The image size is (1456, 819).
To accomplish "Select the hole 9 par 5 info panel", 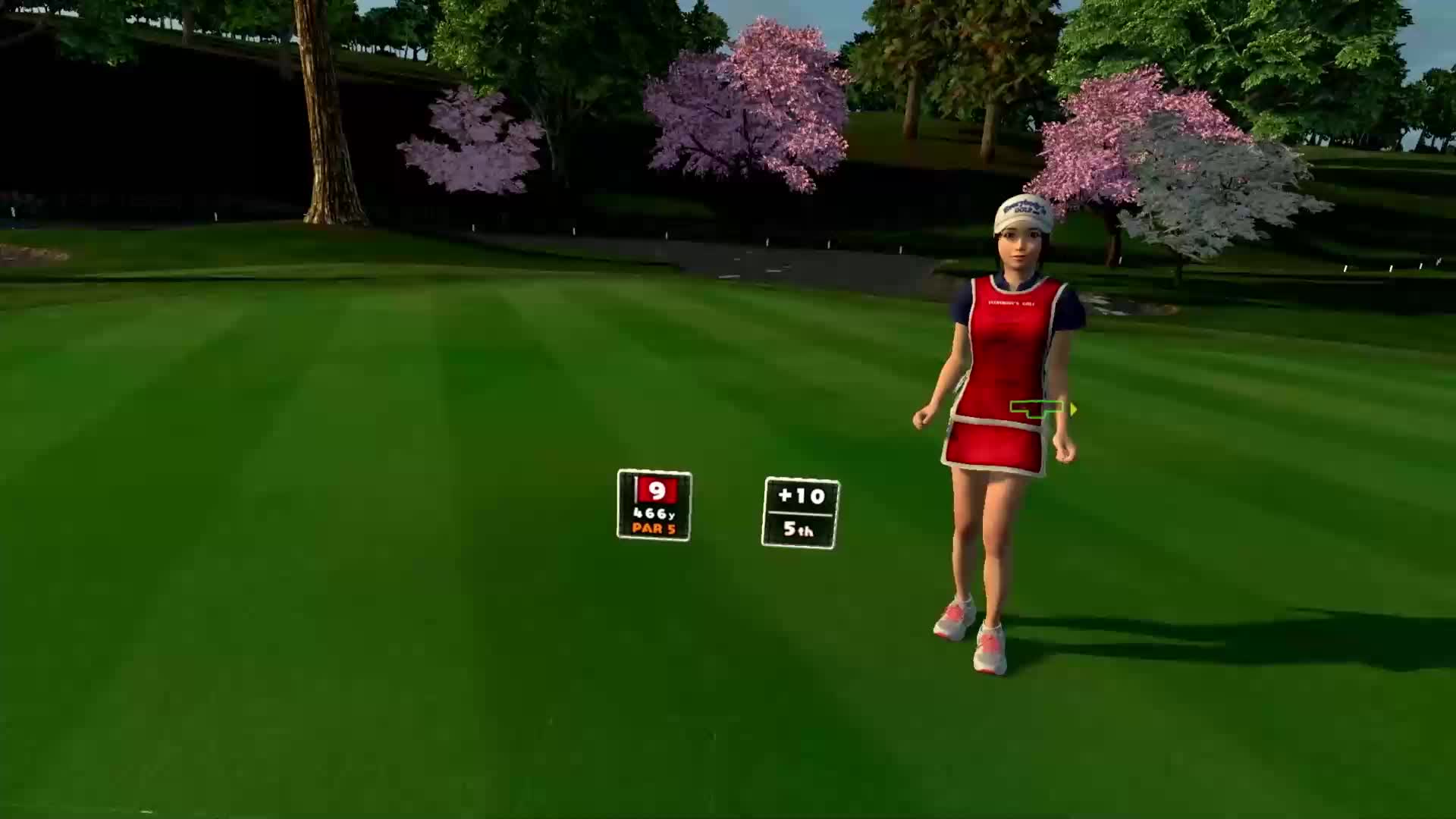I will 654,505.
